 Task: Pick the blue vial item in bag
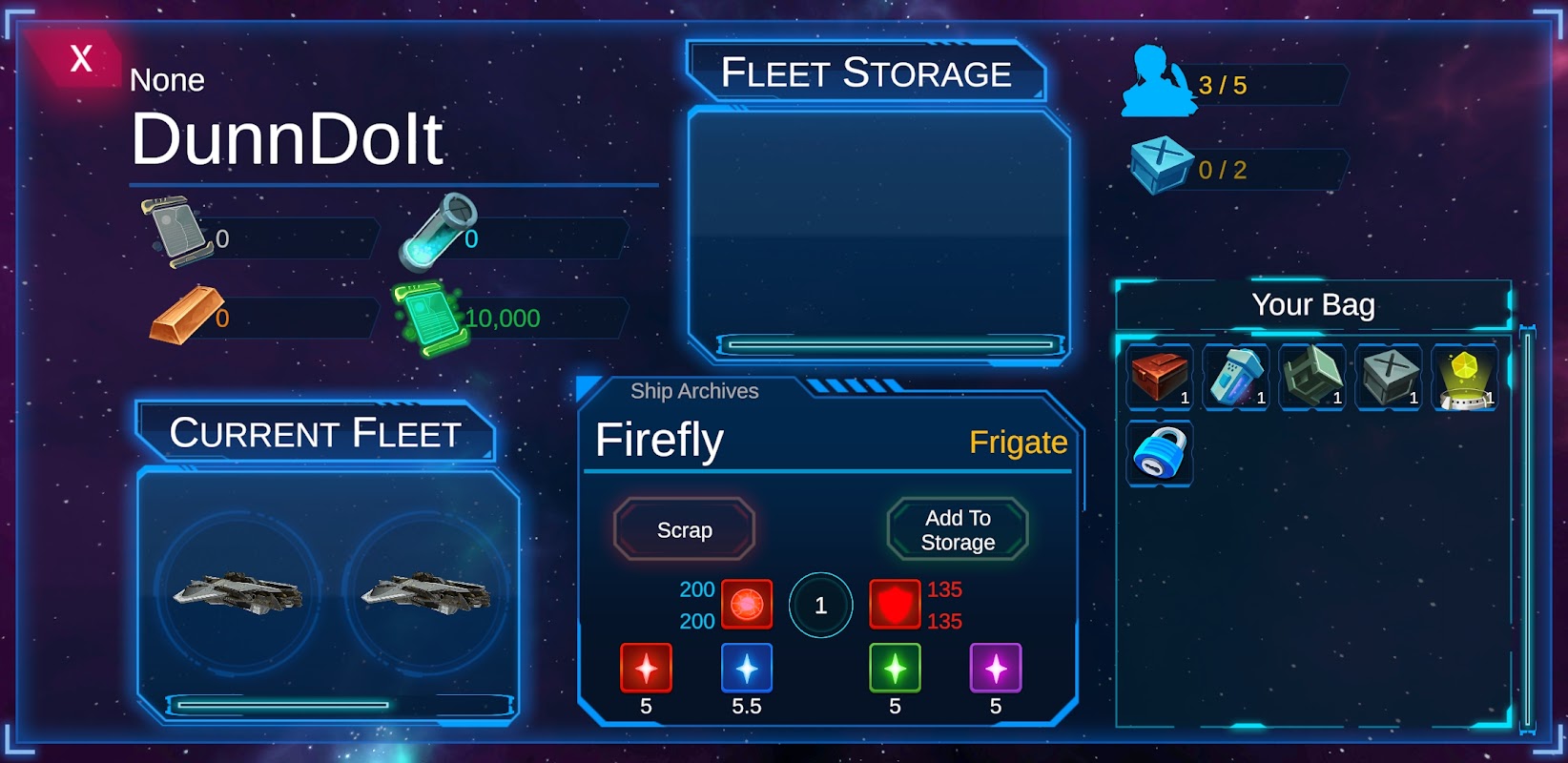[1235, 377]
